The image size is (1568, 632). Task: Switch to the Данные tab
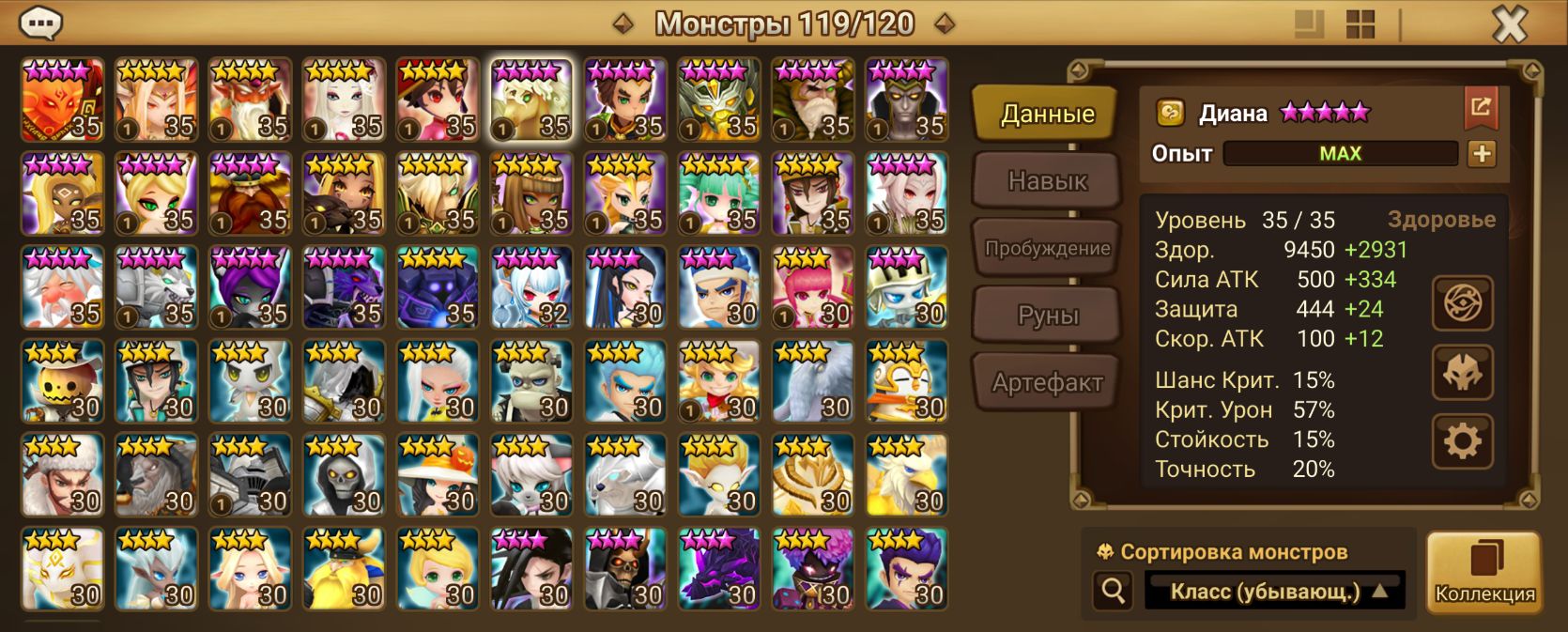click(x=1047, y=115)
